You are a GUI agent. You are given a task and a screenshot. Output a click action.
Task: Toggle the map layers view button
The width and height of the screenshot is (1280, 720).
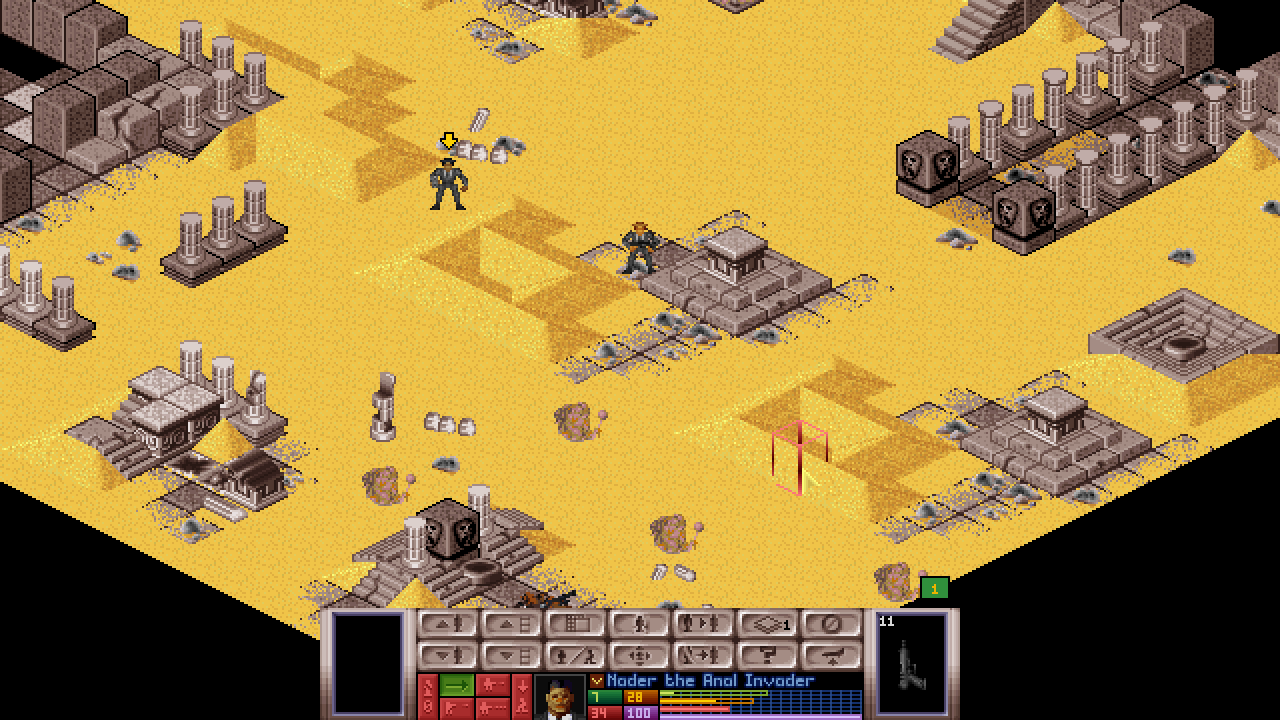click(x=767, y=625)
